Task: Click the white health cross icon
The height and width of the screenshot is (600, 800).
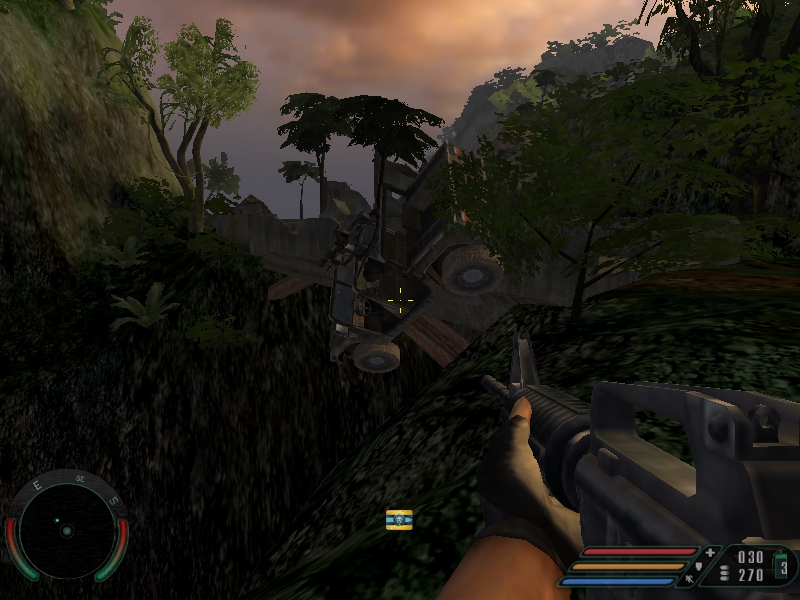Action: [x=710, y=552]
